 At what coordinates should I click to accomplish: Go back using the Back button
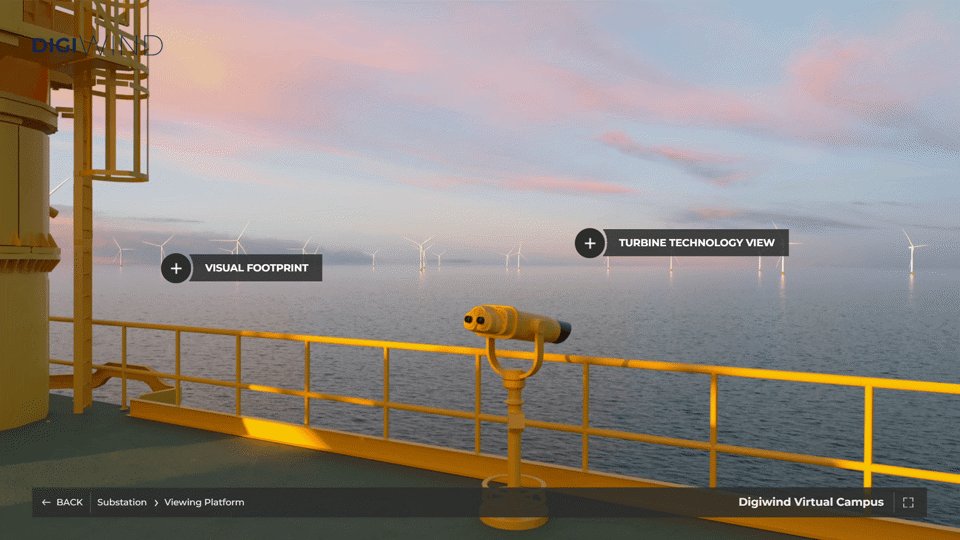[x=62, y=502]
